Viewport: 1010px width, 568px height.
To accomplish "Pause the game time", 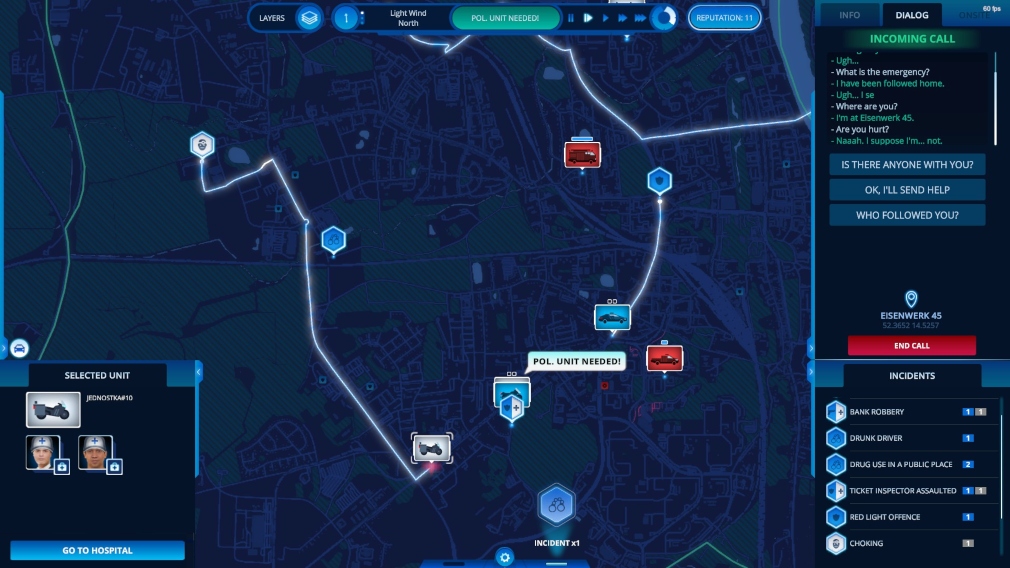I will [571, 18].
